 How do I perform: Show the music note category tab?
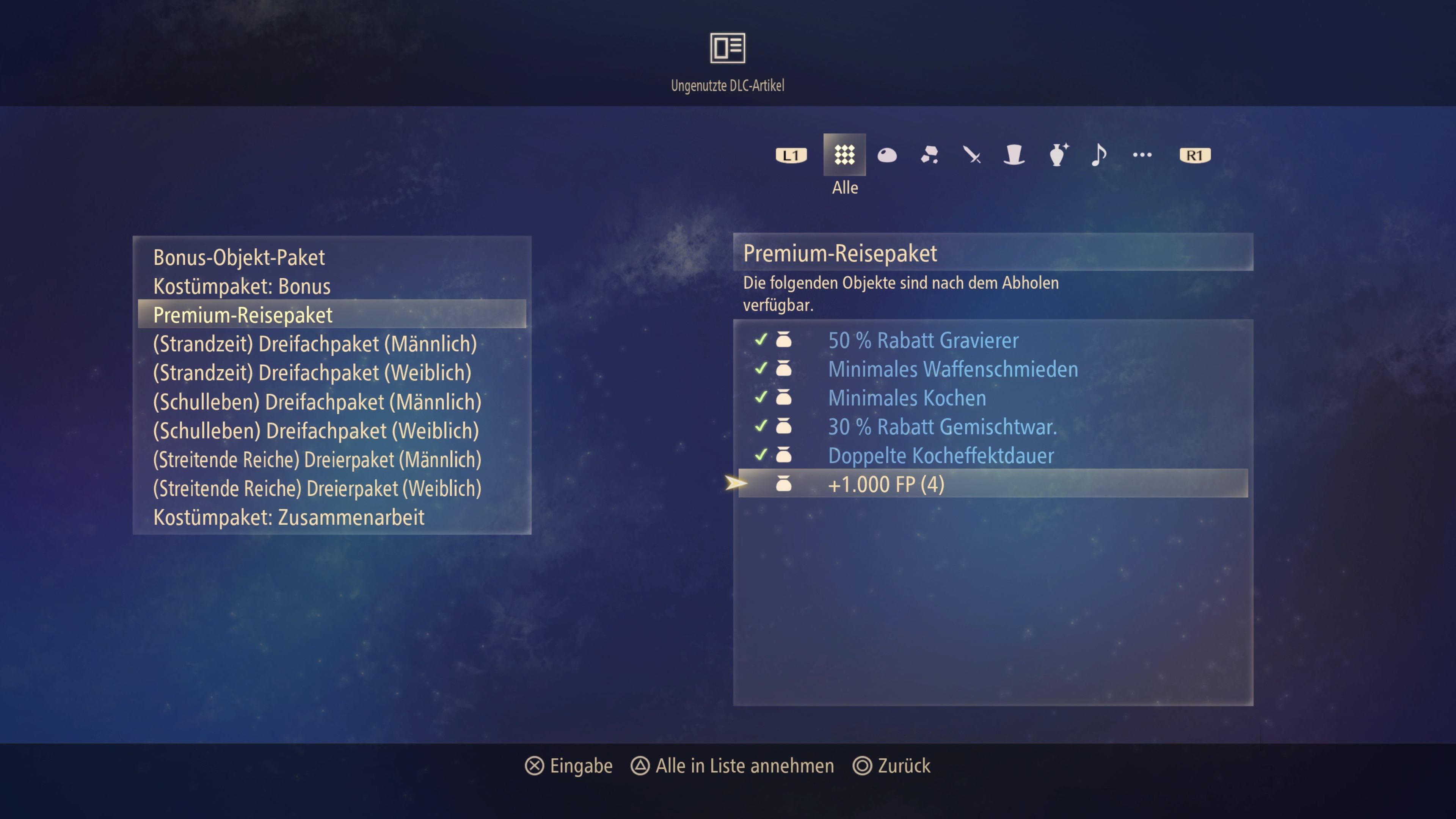tap(1098, 155)
